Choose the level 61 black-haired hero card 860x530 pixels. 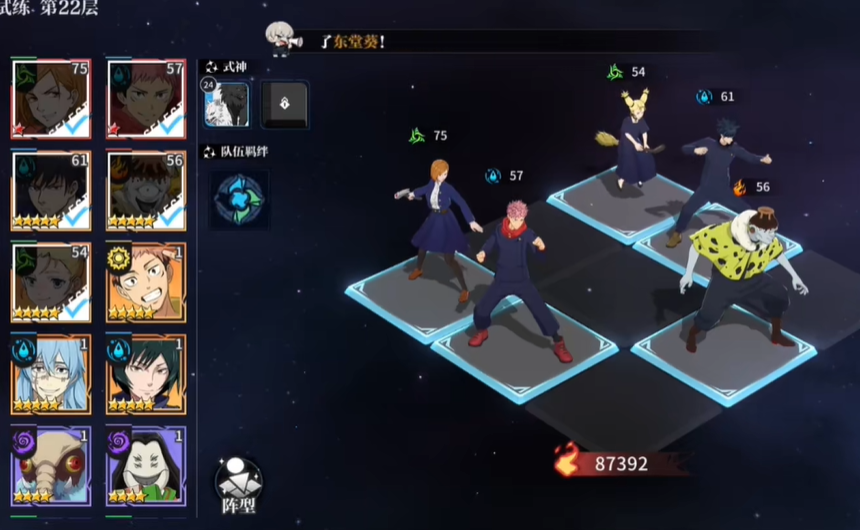tap(51, 191)
